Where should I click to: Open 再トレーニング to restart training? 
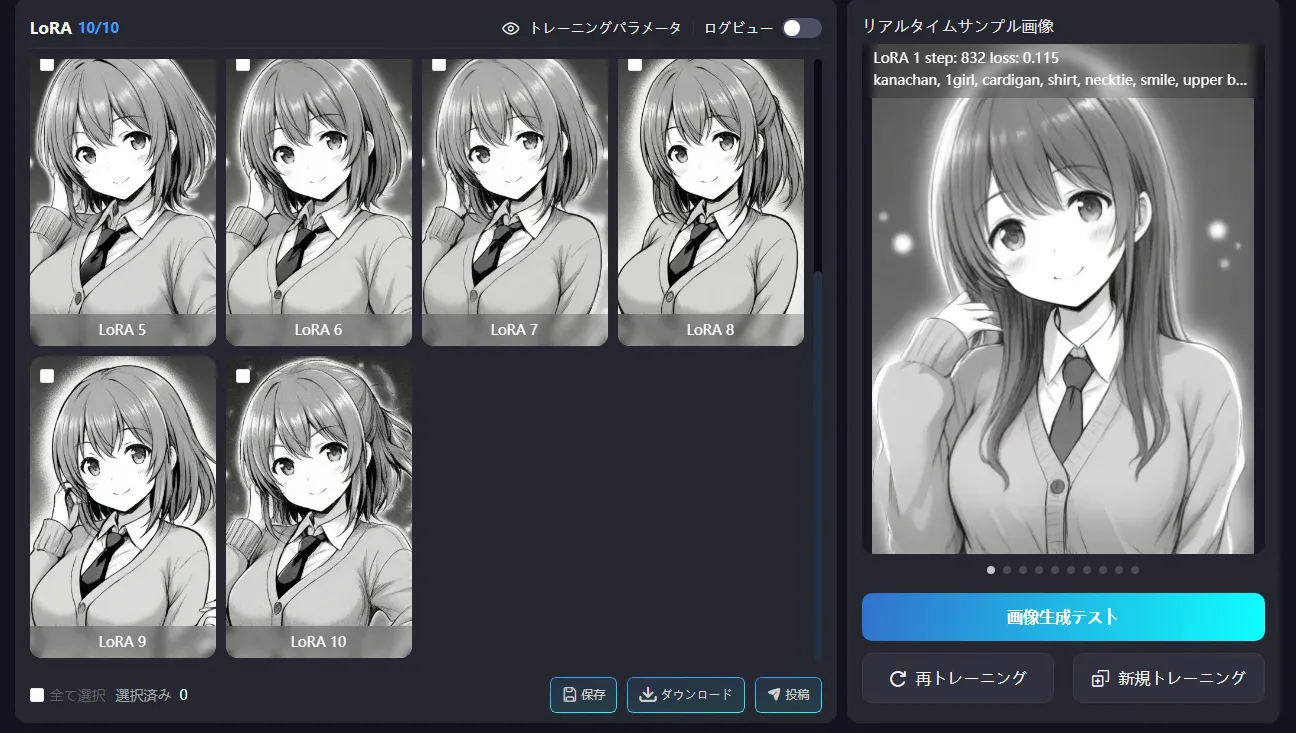(957, 678)
